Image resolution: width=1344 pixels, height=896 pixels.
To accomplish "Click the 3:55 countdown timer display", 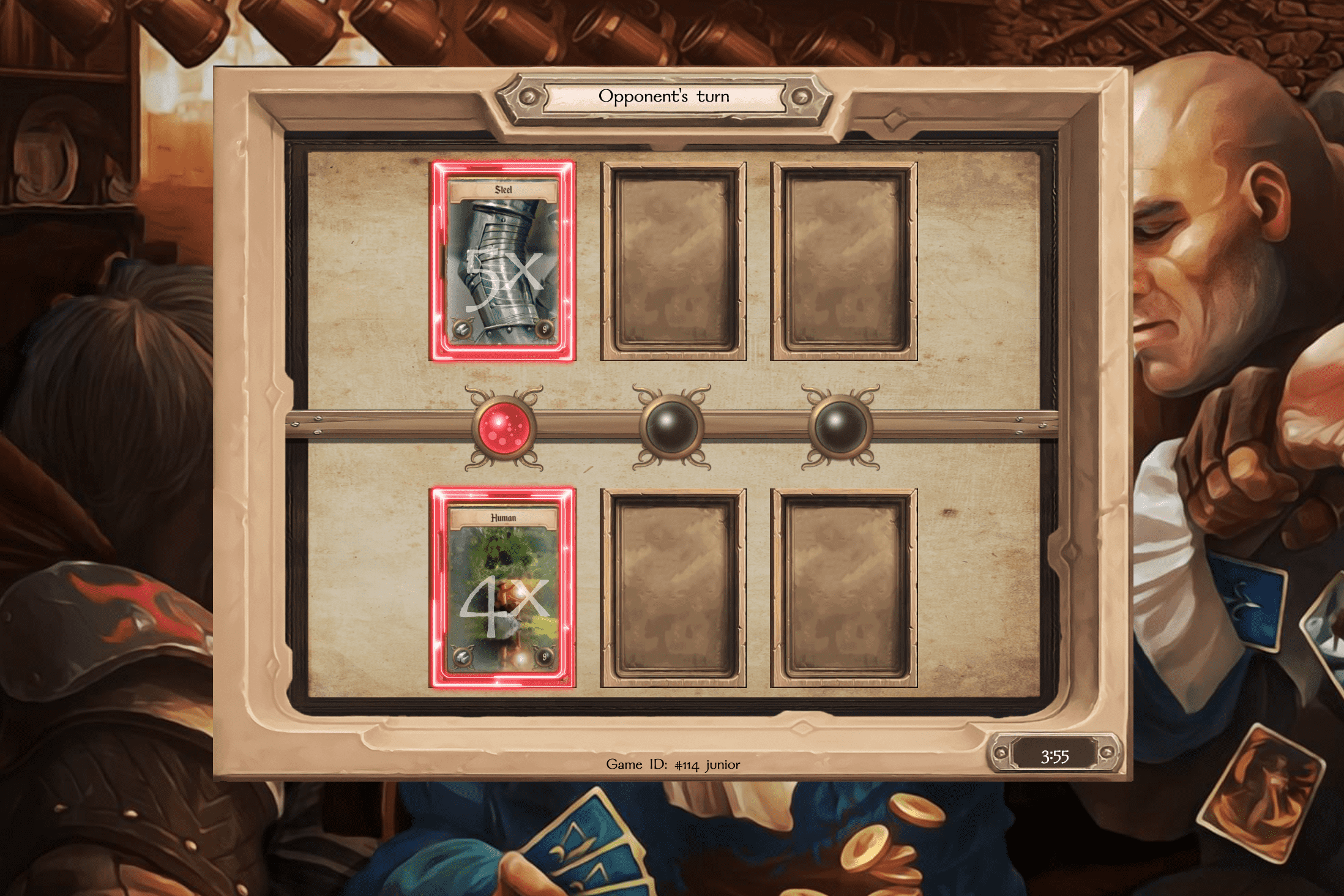I will click(x=1055, y=755).
